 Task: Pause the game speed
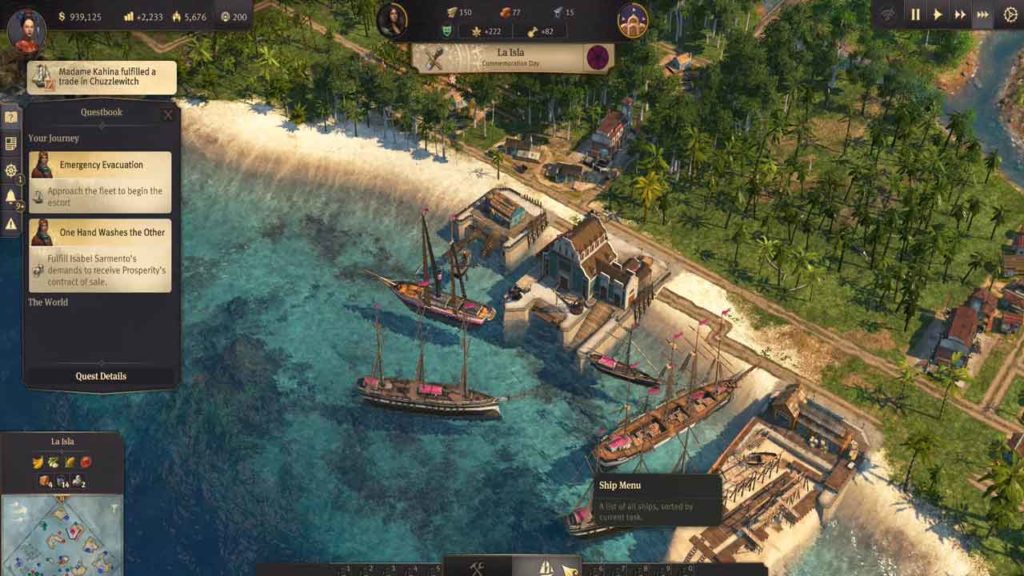point(915,15)
